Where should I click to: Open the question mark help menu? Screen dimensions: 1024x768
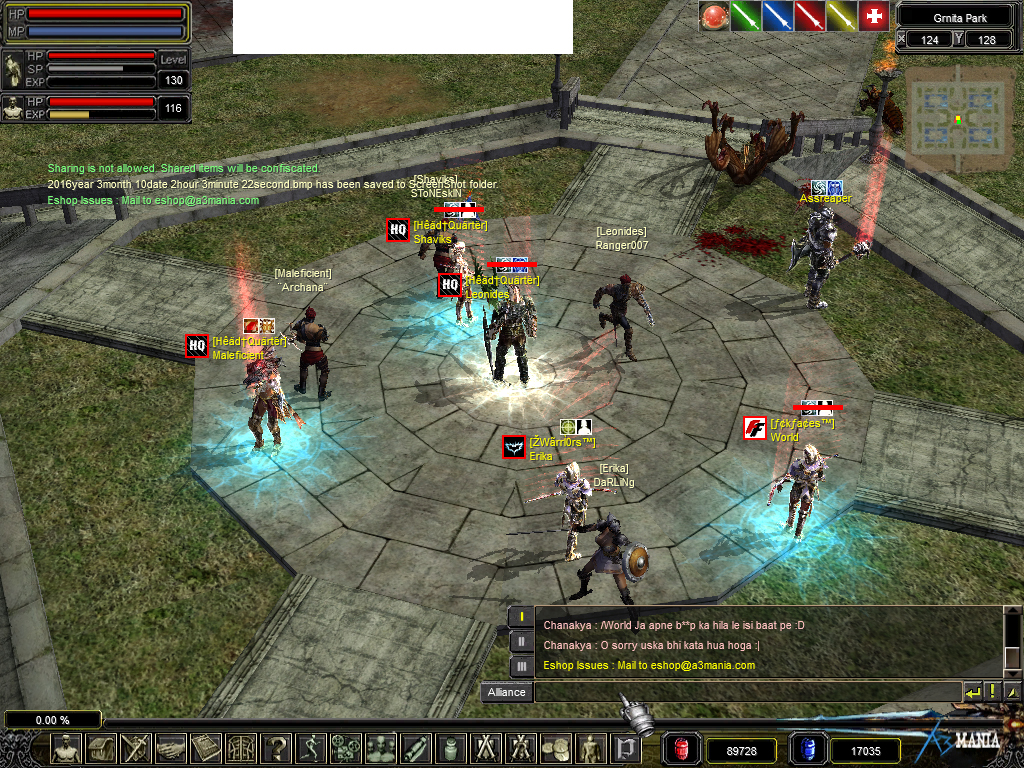coord(275,747)
